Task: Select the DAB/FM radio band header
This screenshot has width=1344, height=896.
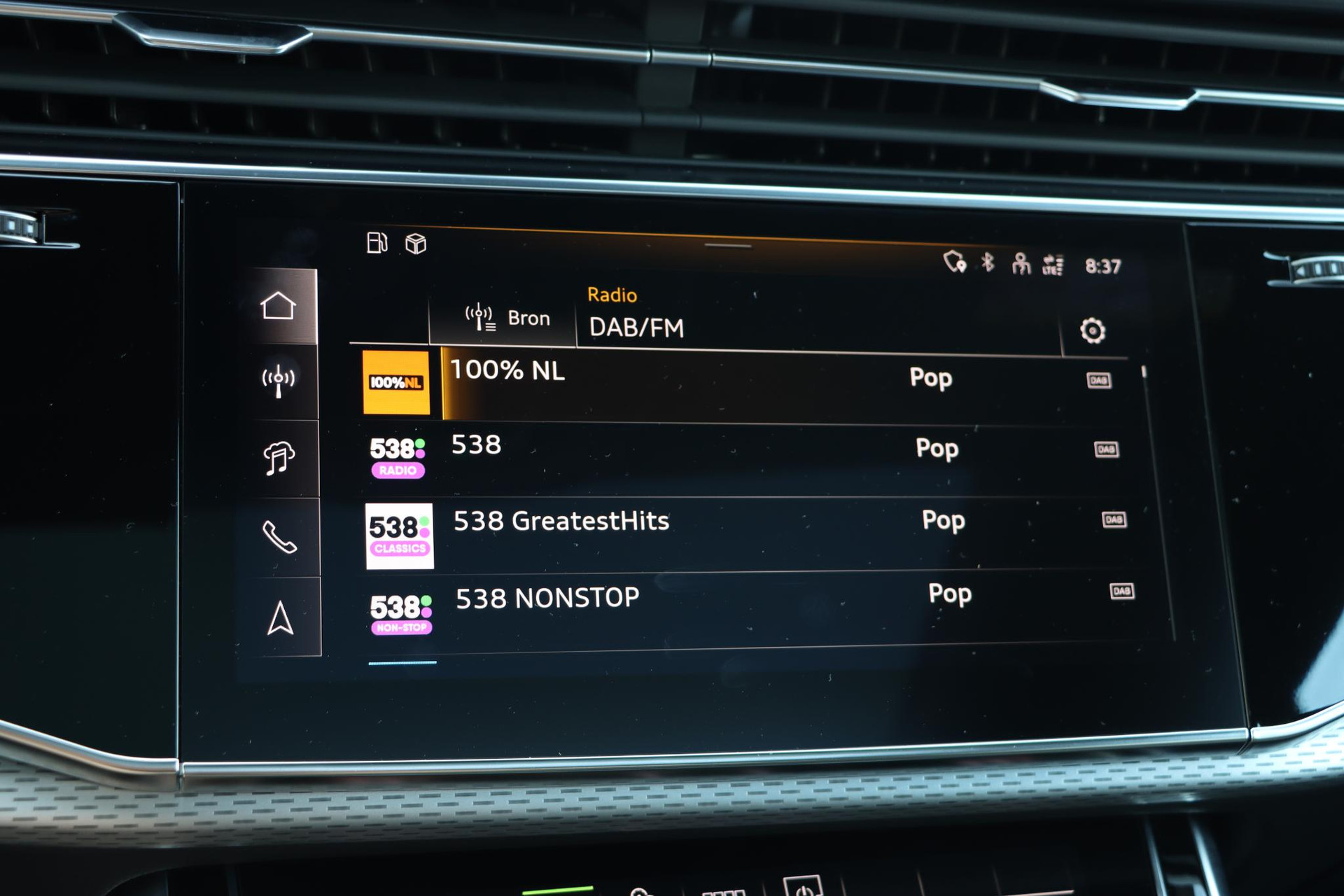Action: (x=636, y=328)
